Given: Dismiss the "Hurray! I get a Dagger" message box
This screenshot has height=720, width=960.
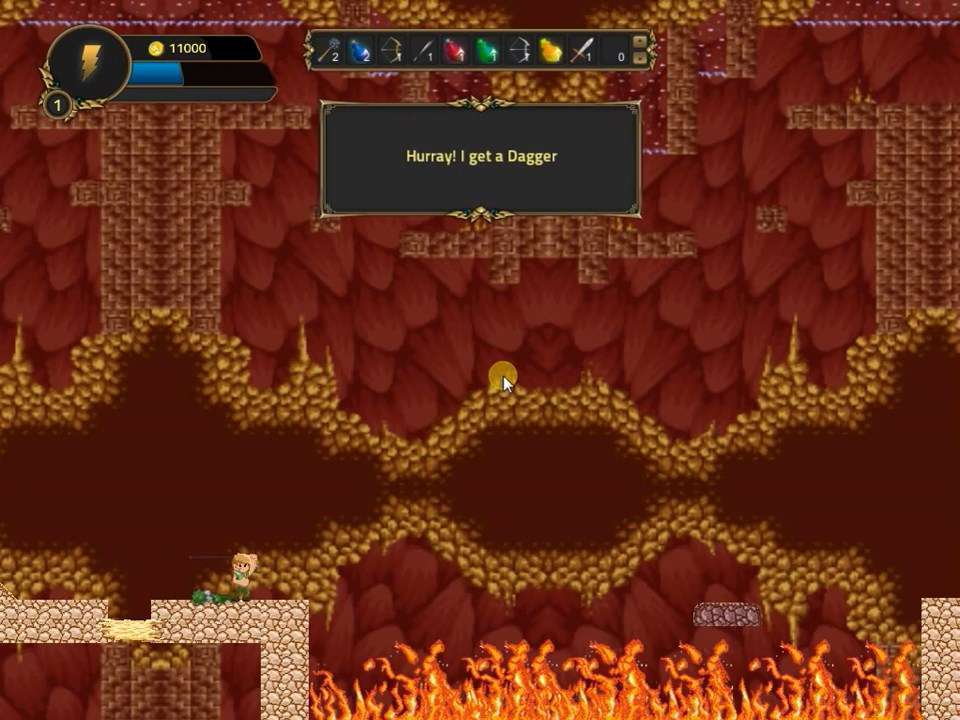Looking at the screenshot, I should 480,157.
